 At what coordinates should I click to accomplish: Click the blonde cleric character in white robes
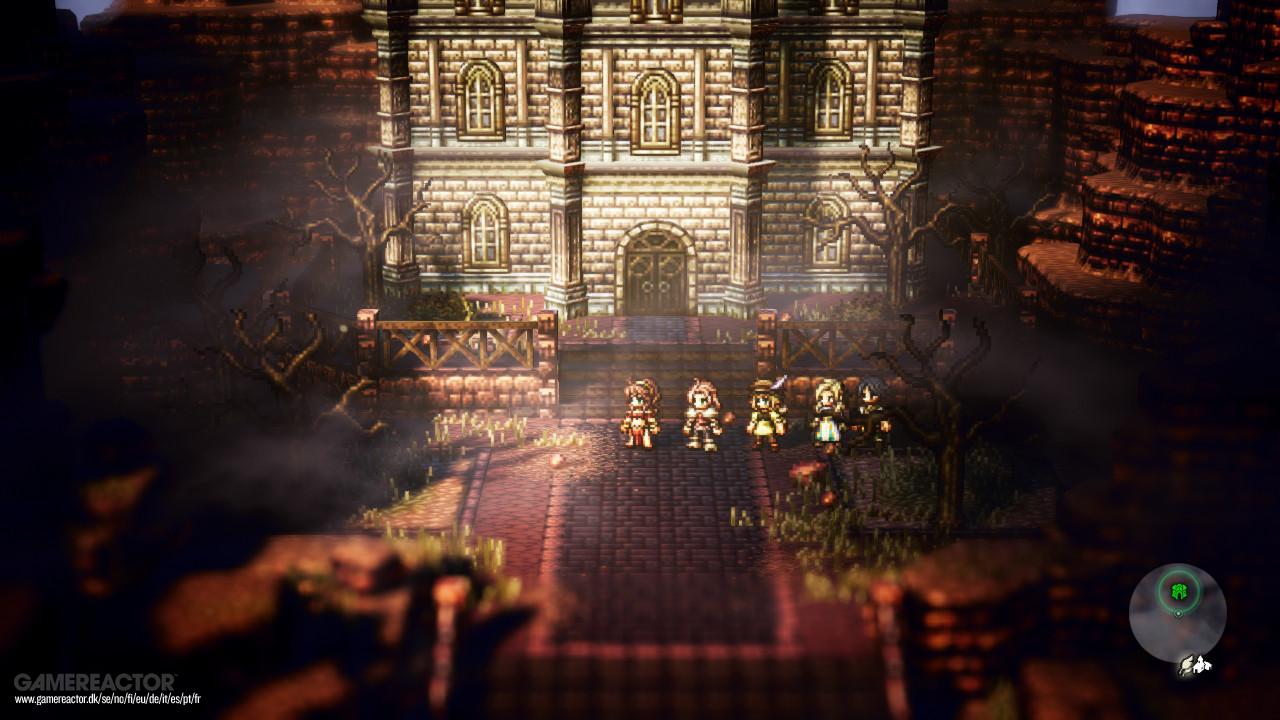point(825,412)
